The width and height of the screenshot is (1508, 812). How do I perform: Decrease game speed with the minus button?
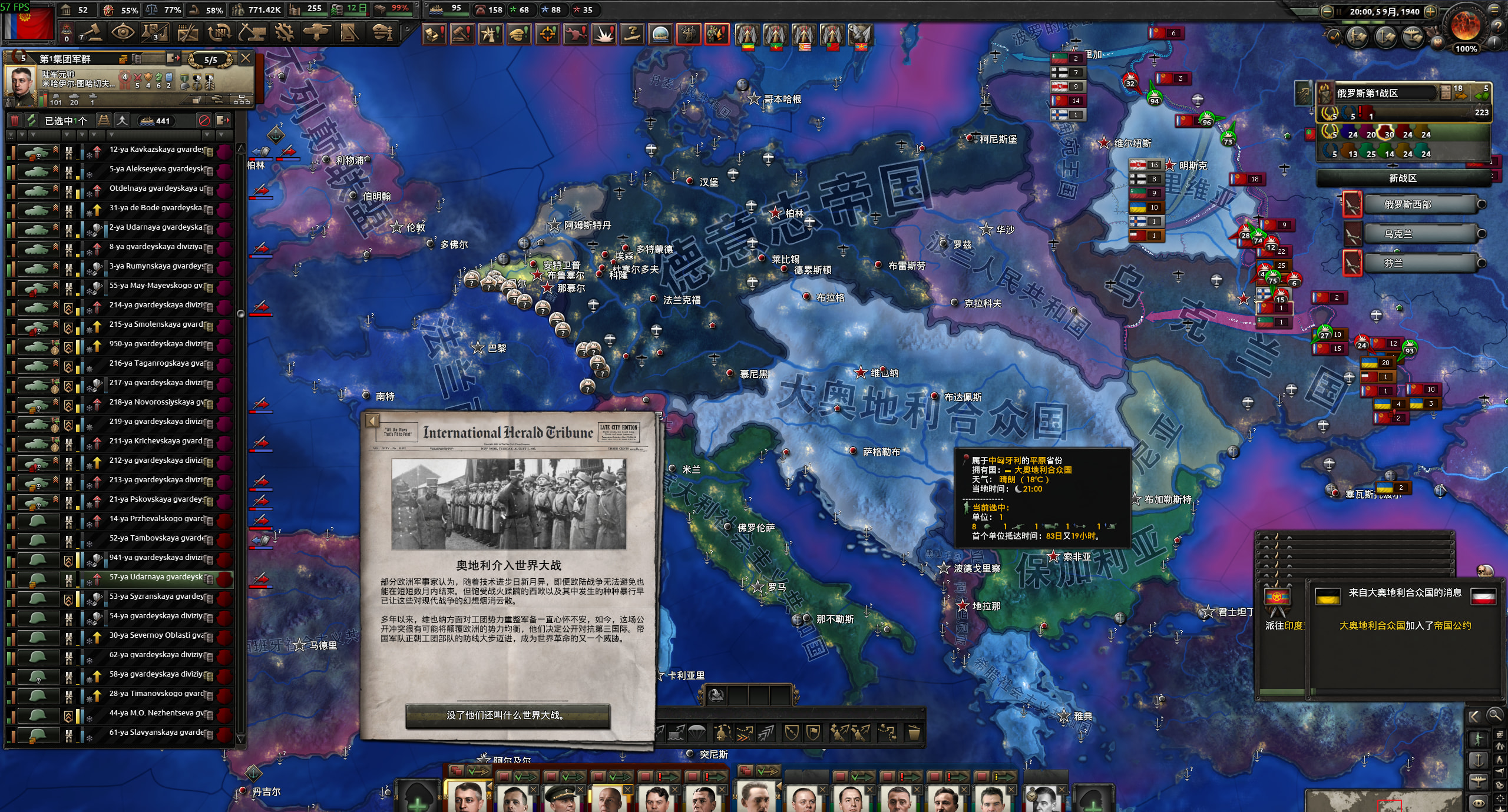tap(1327, 12)
